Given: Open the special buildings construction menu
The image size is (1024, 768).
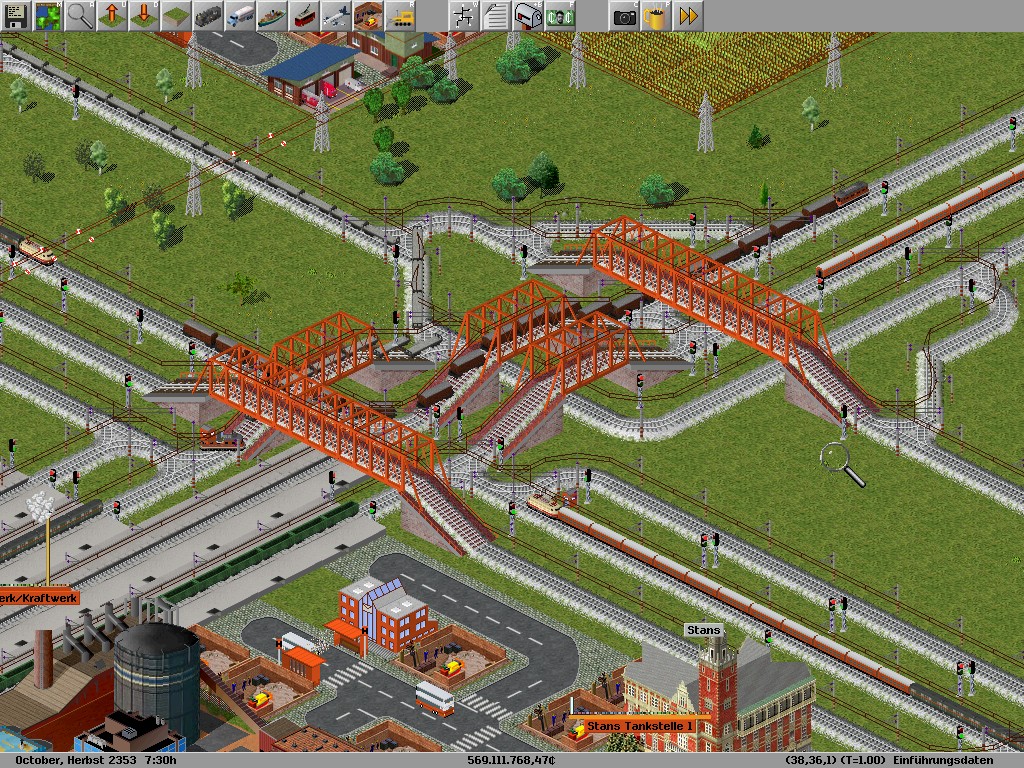Looking at the screenshot, I should [368, 16].
